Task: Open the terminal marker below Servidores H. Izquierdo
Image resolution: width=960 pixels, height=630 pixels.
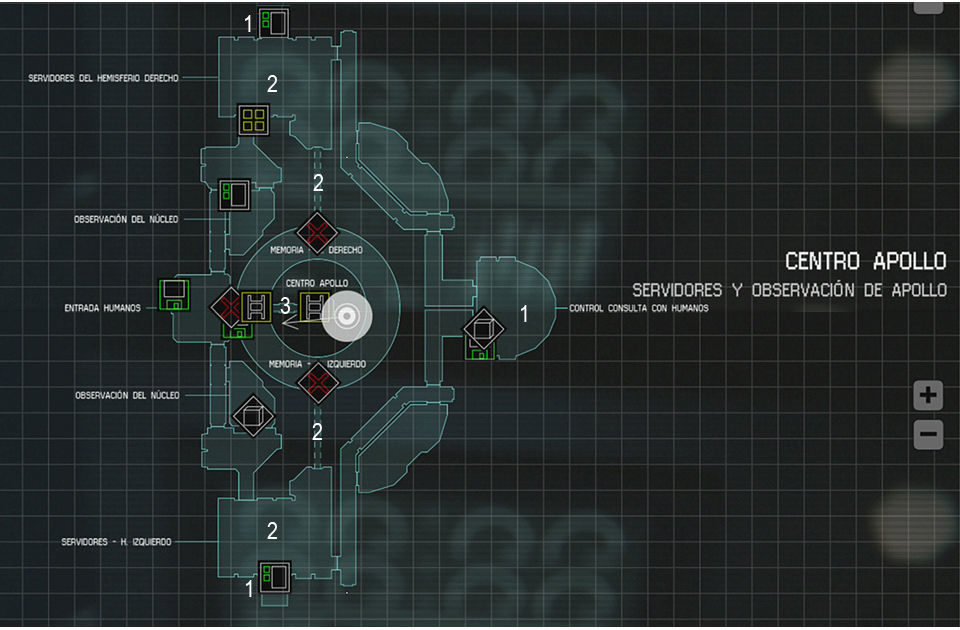Action: click(x=273, y=577)
